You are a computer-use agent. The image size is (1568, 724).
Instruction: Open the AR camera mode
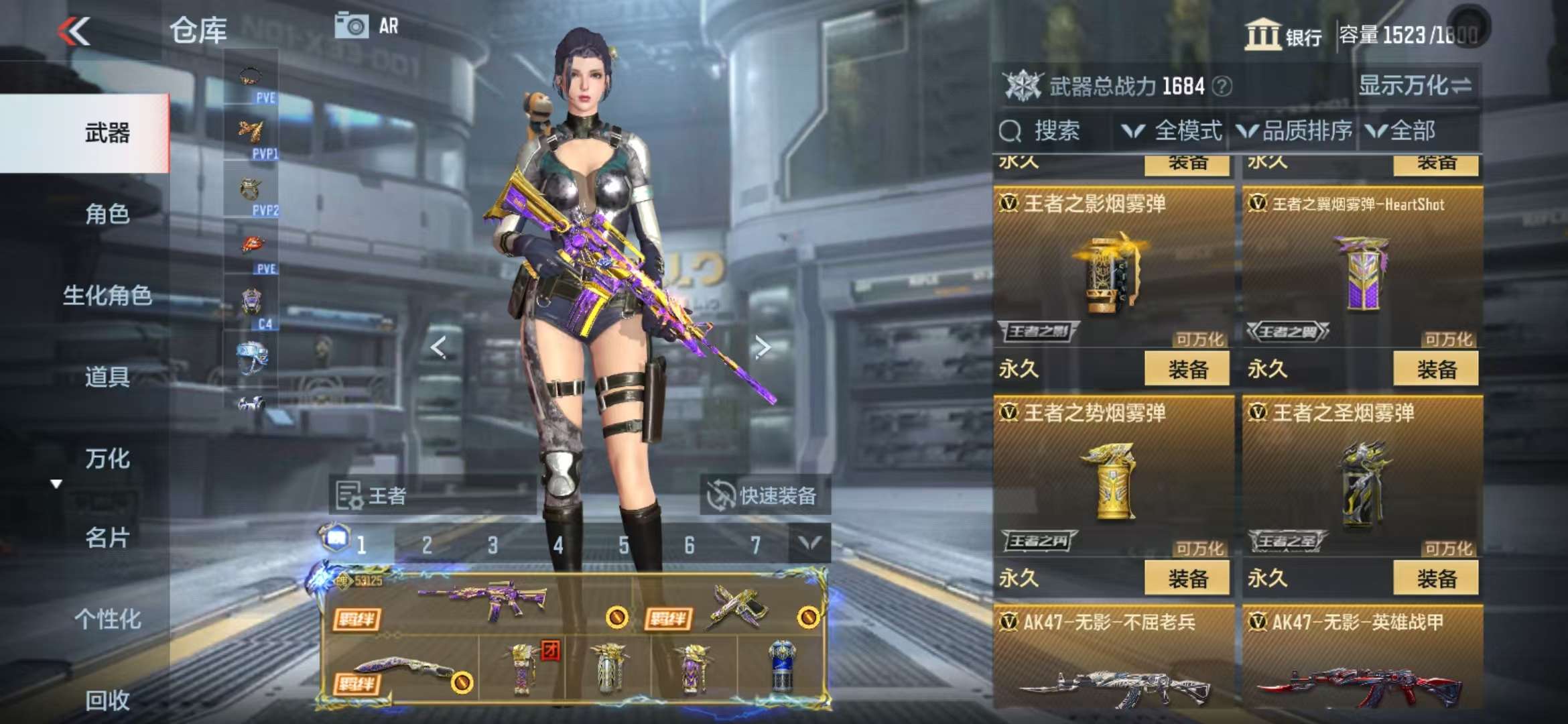(x=367, y=26)
